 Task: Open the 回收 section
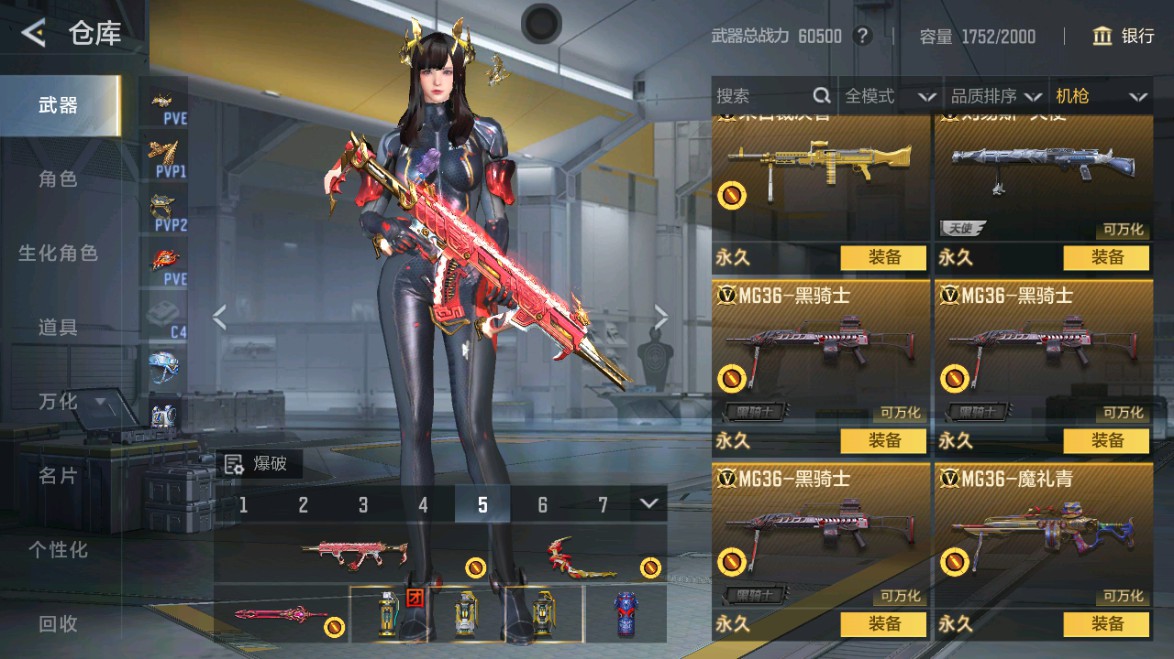coord(58,624)
